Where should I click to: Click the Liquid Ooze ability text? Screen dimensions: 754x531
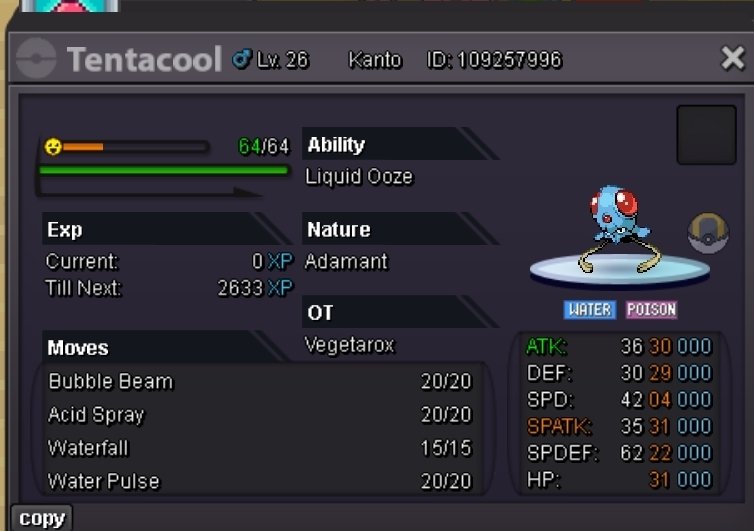[x=359, y=177]
